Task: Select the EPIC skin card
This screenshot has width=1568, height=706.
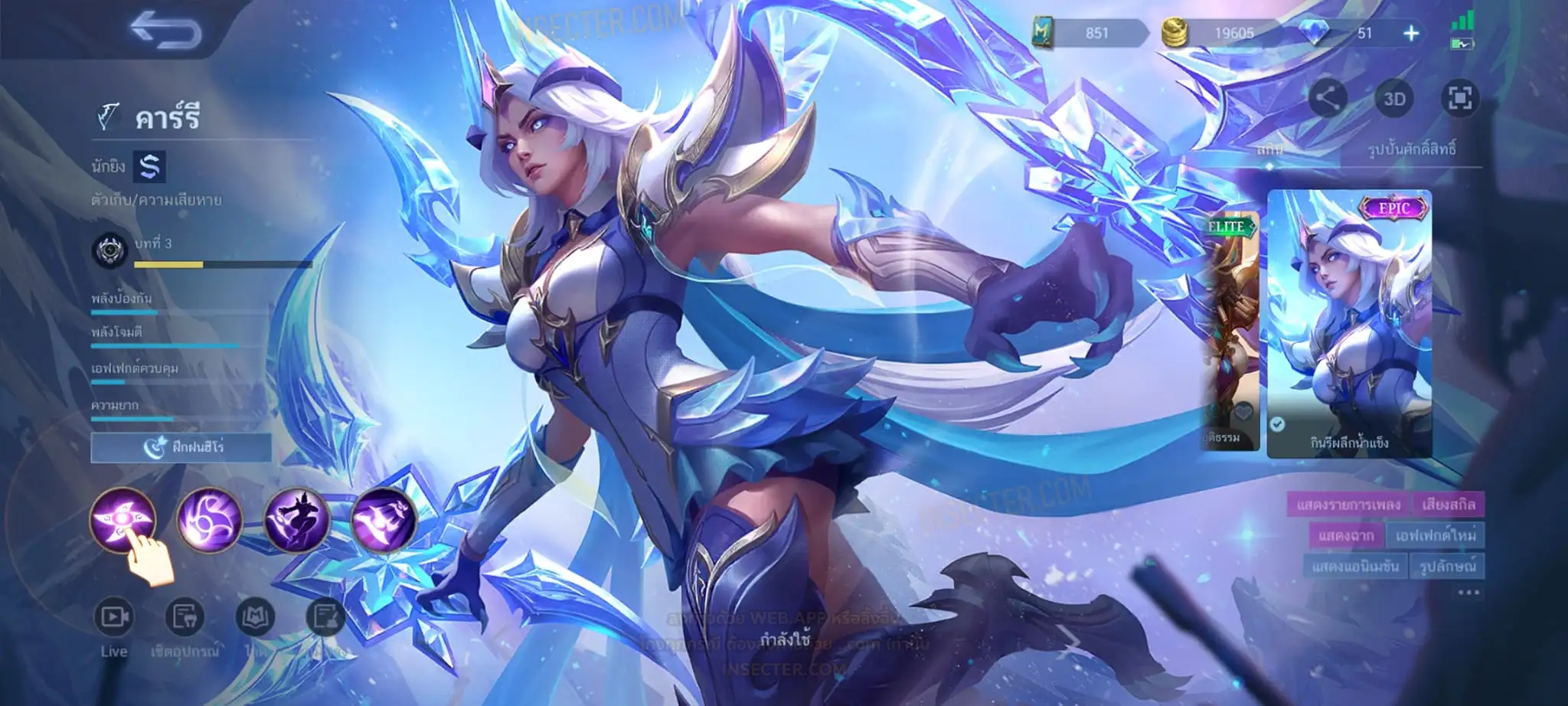Action: pos(1349,324)
